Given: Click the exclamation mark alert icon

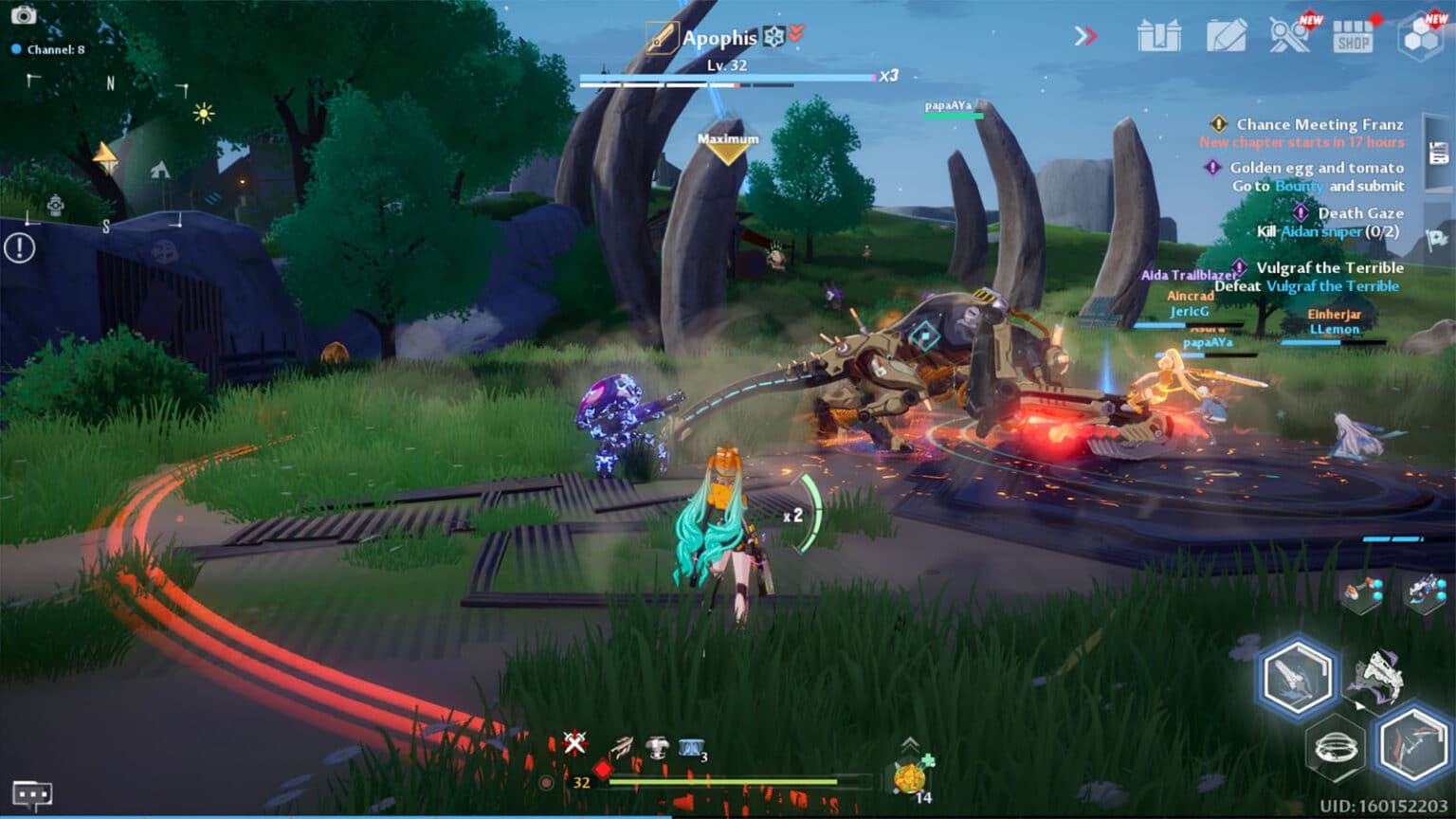Looking at the screenshot, I should coord(19,248).
